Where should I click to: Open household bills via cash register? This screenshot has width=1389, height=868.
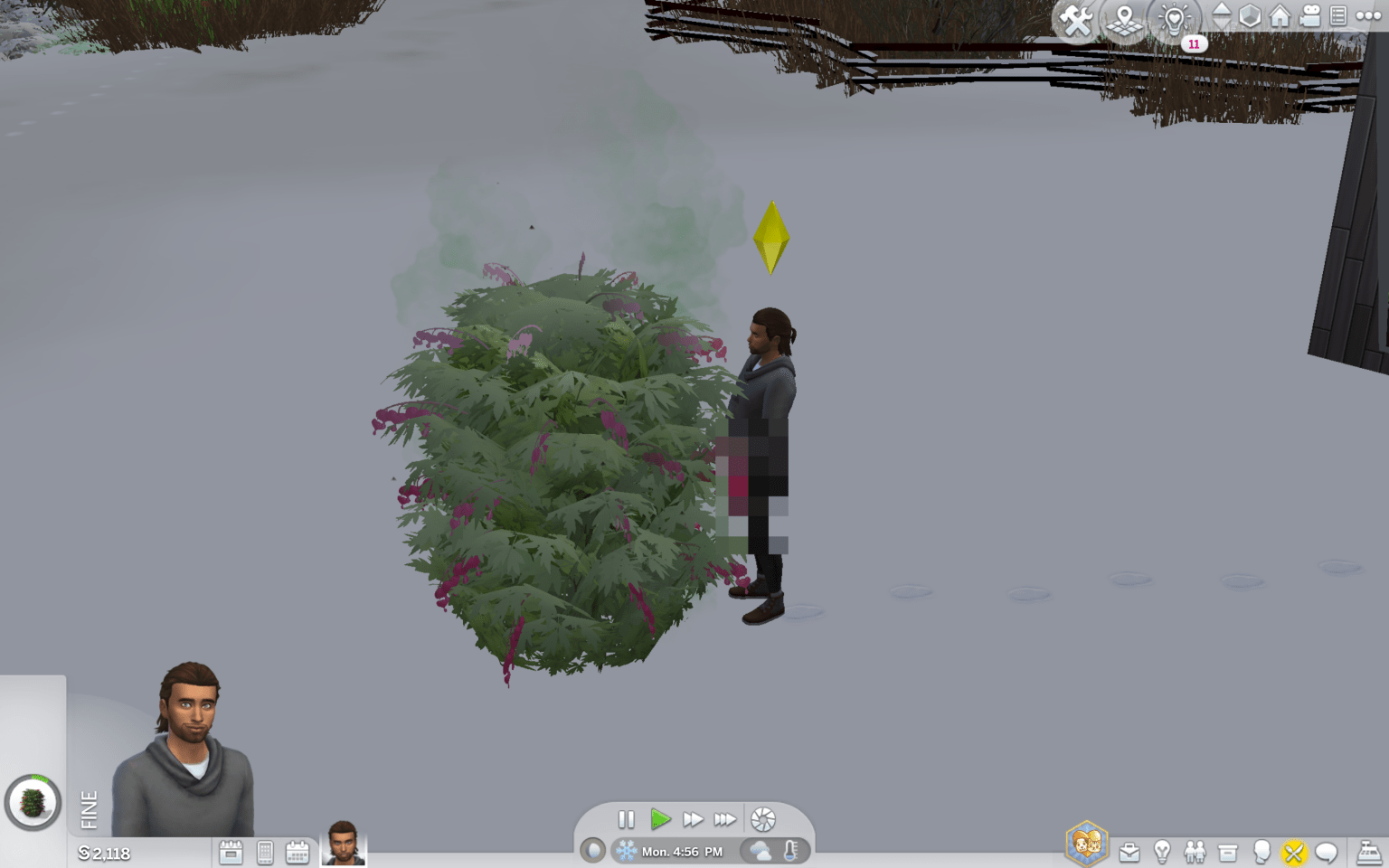tap(1368, 852)
